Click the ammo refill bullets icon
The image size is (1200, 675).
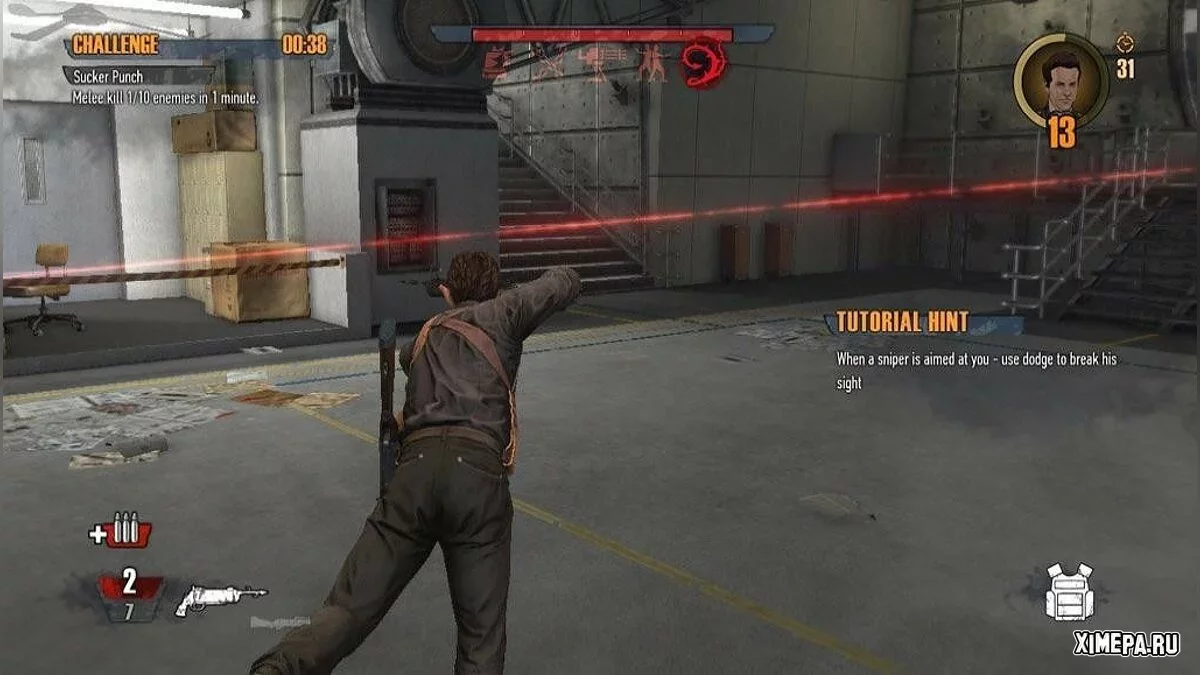pos(121,530)
